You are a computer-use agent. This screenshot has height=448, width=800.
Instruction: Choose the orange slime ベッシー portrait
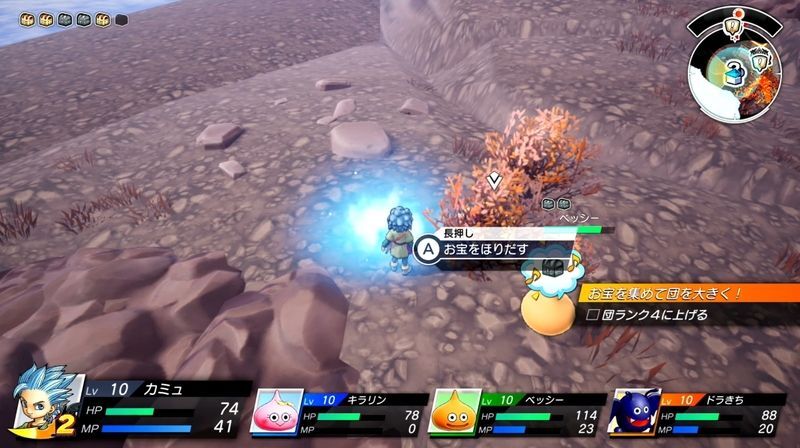click(455, 411)
